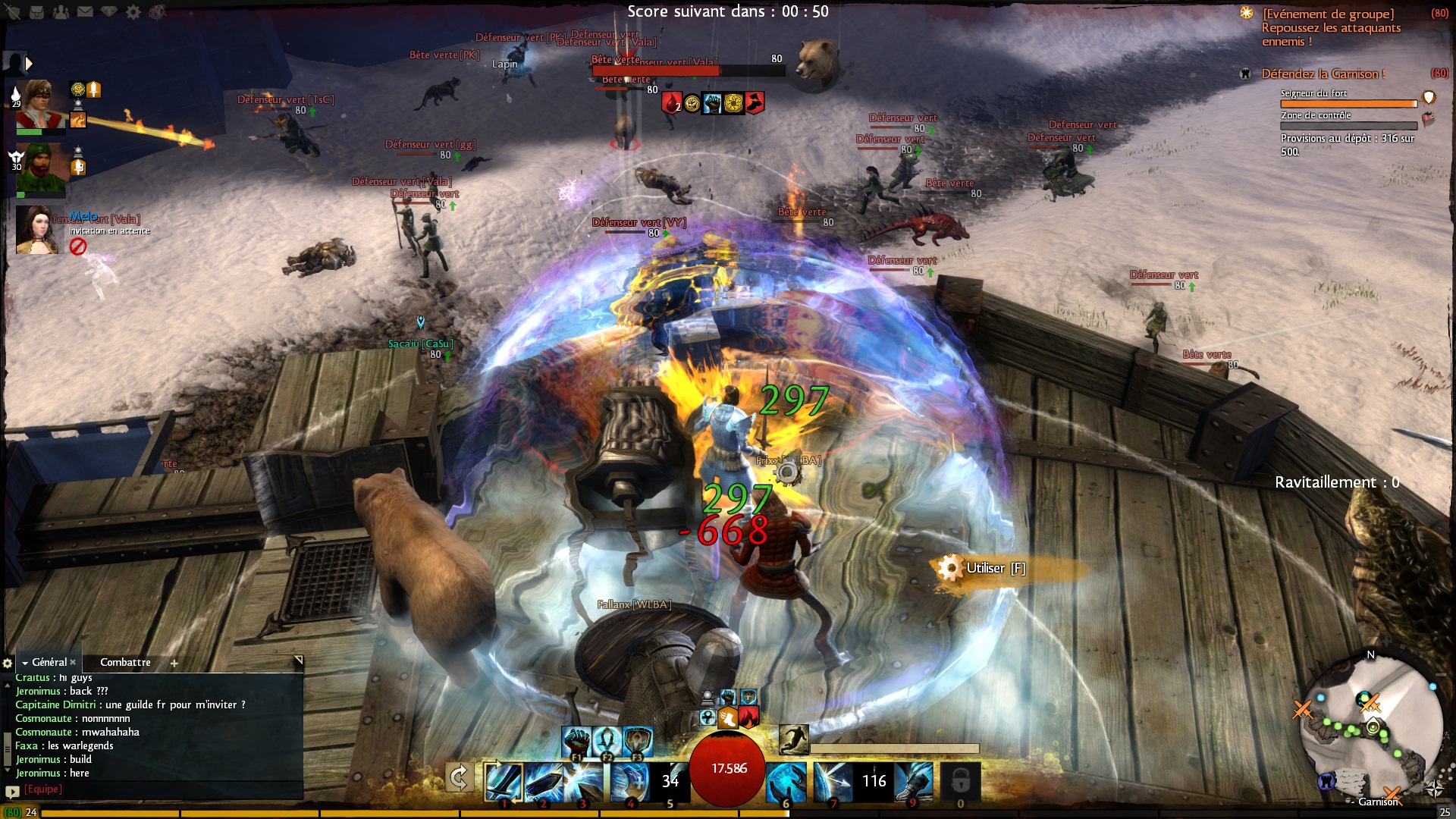Open the Hero panel sword-and-shield icon

pos(13,11)
